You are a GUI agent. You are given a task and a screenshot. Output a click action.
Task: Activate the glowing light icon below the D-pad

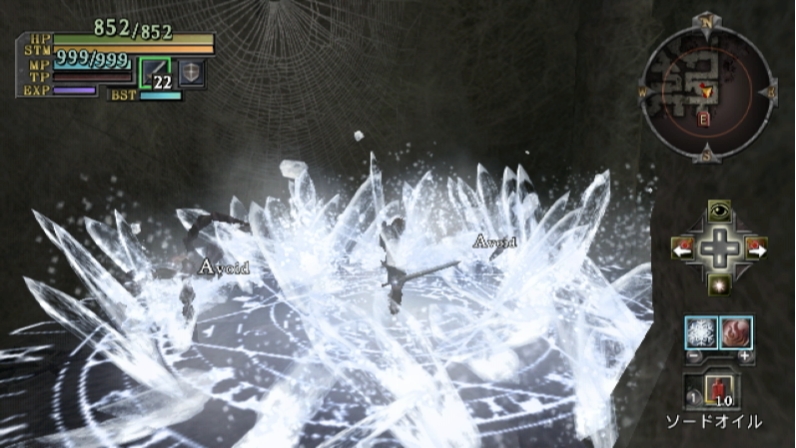coord(718,284)
